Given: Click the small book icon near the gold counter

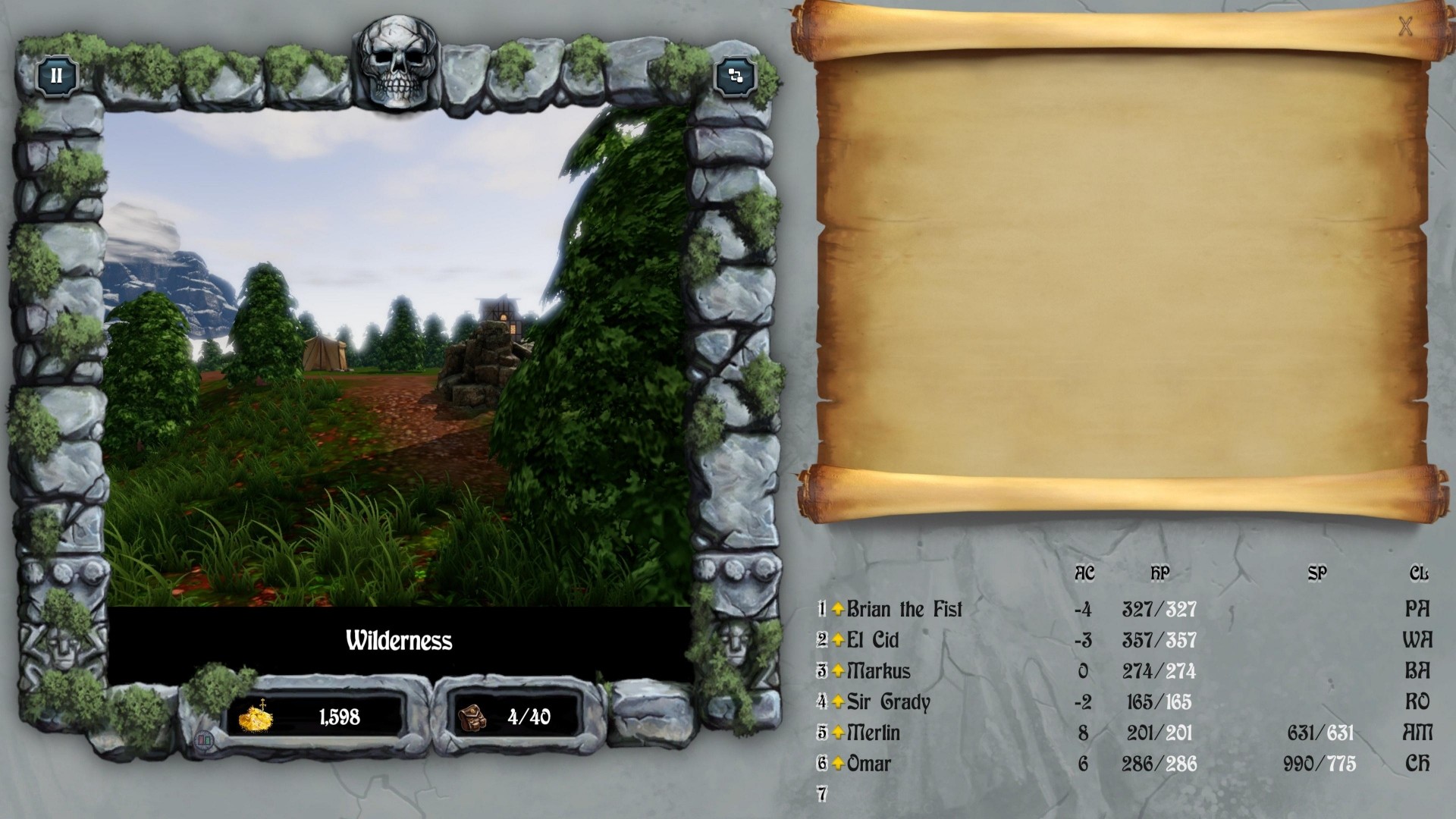Looking at the screenshot, I should click(x=204, y=741).
